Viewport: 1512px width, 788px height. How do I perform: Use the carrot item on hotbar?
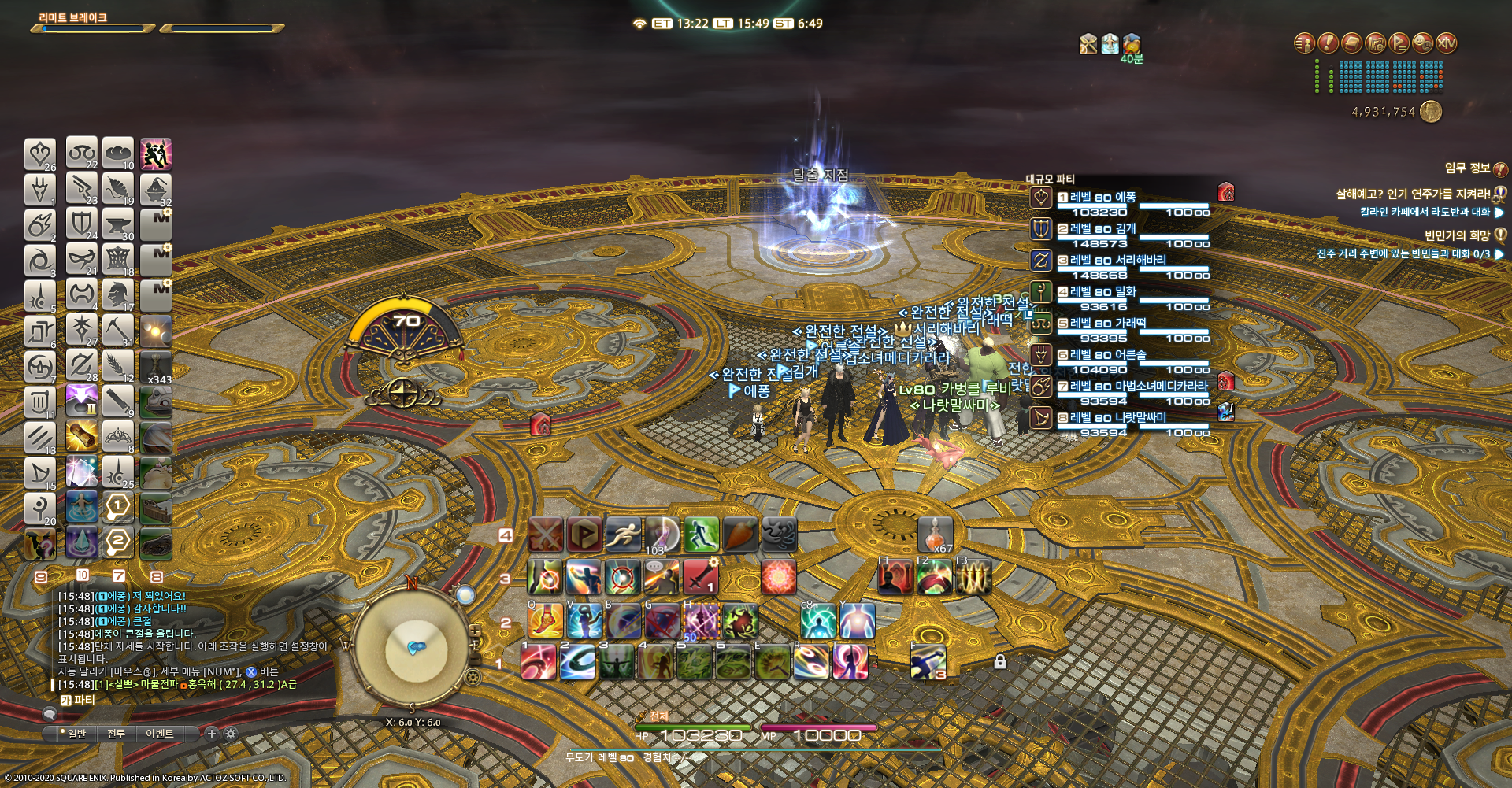pyautogui.click(x=739, y=535)
